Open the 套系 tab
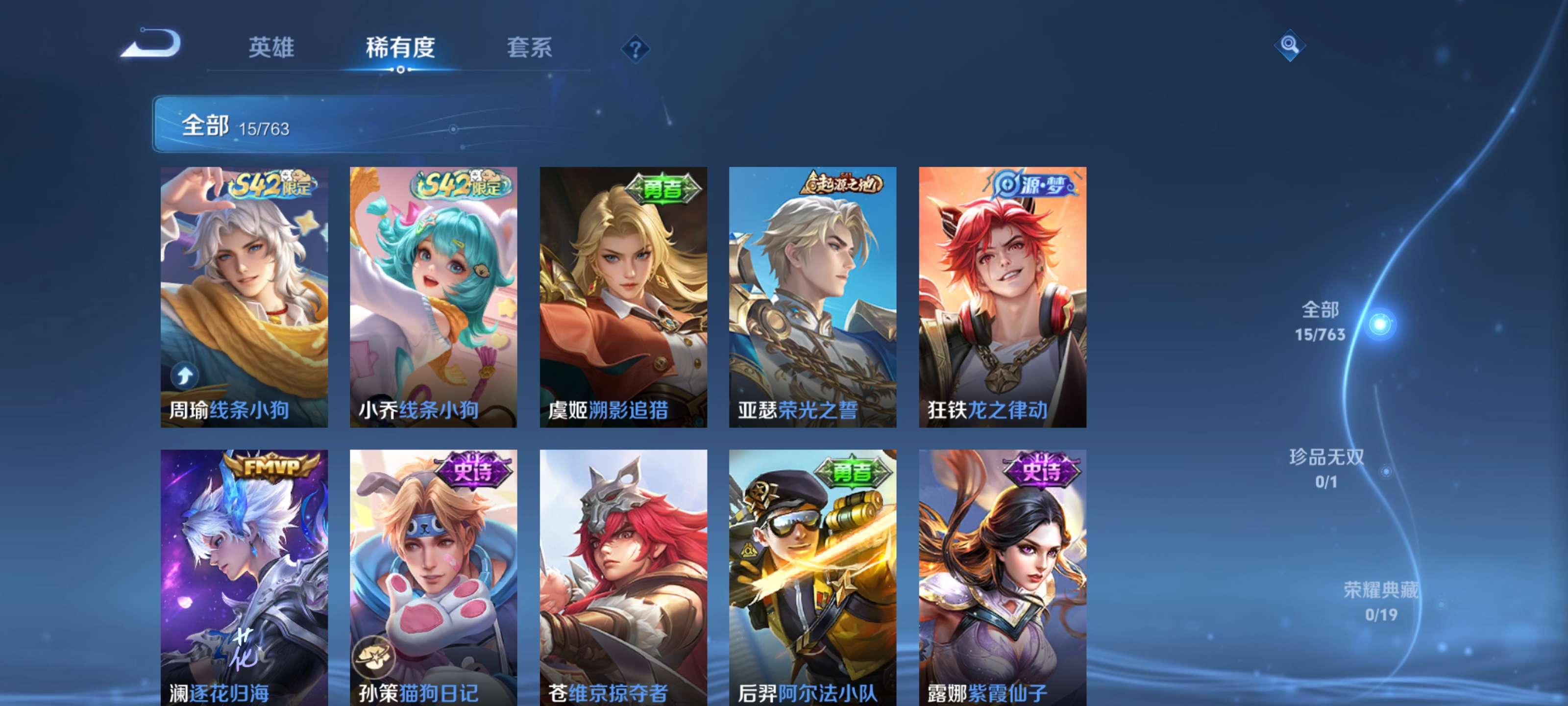Image resolution: width=1568 pixels, height=706 pixels. [x=529, y=48]
